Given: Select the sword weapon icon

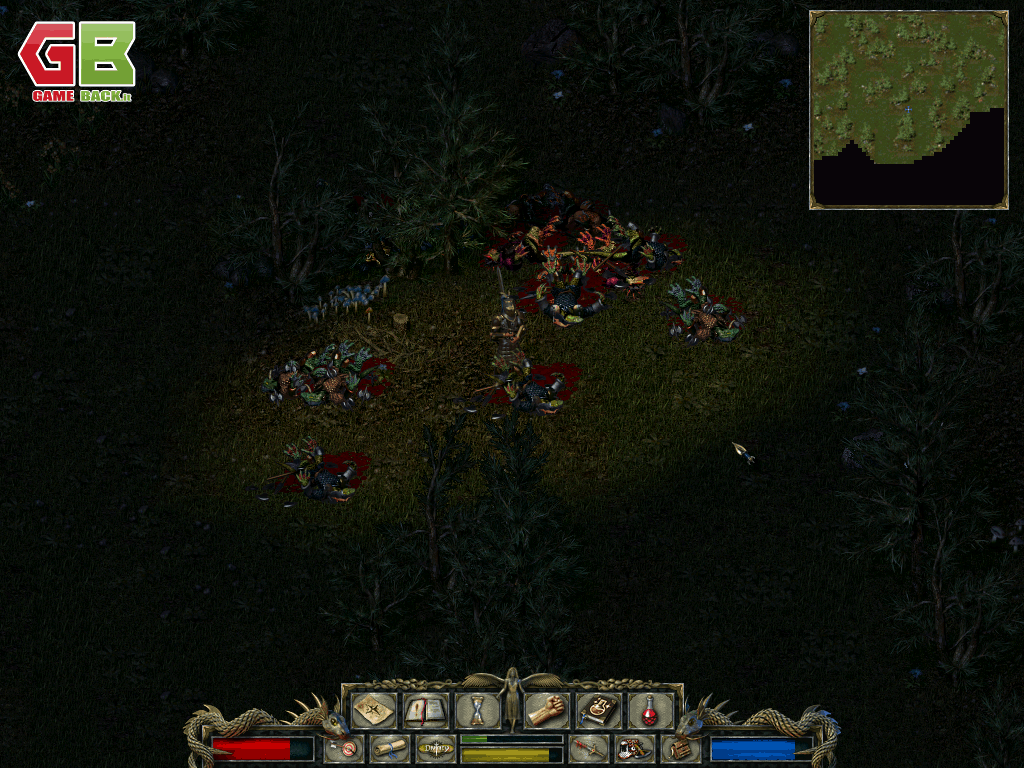Looking at the screenshot, I should [x=588, y=748].
